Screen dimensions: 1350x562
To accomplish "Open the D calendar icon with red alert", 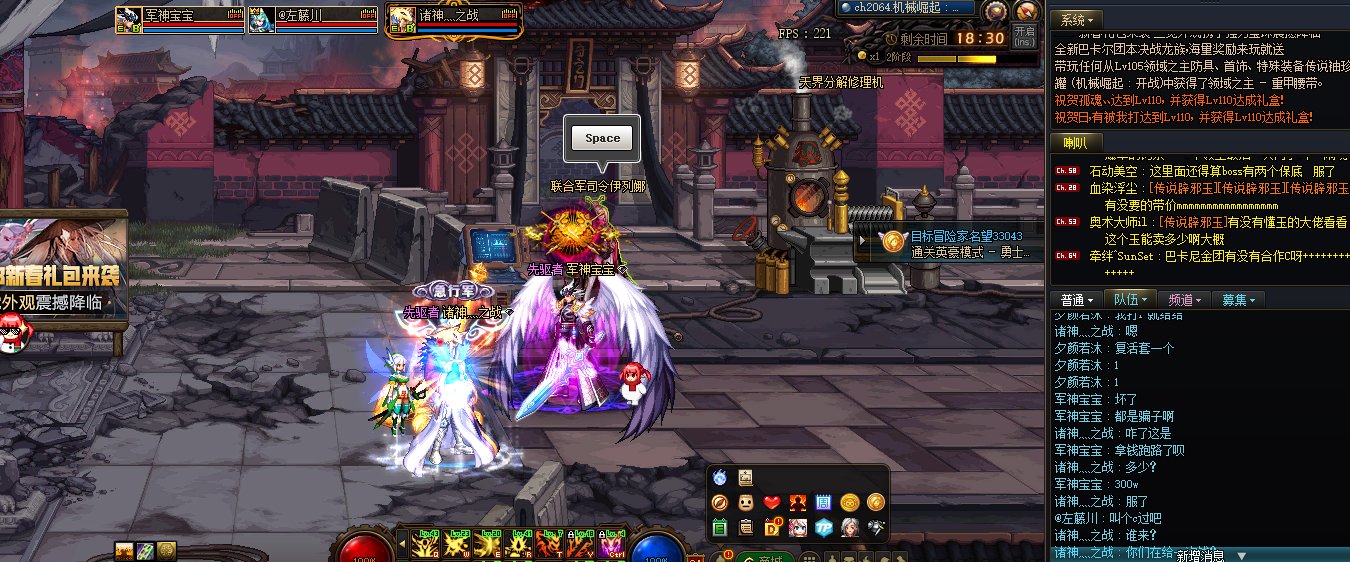I will tap(772, 527).
